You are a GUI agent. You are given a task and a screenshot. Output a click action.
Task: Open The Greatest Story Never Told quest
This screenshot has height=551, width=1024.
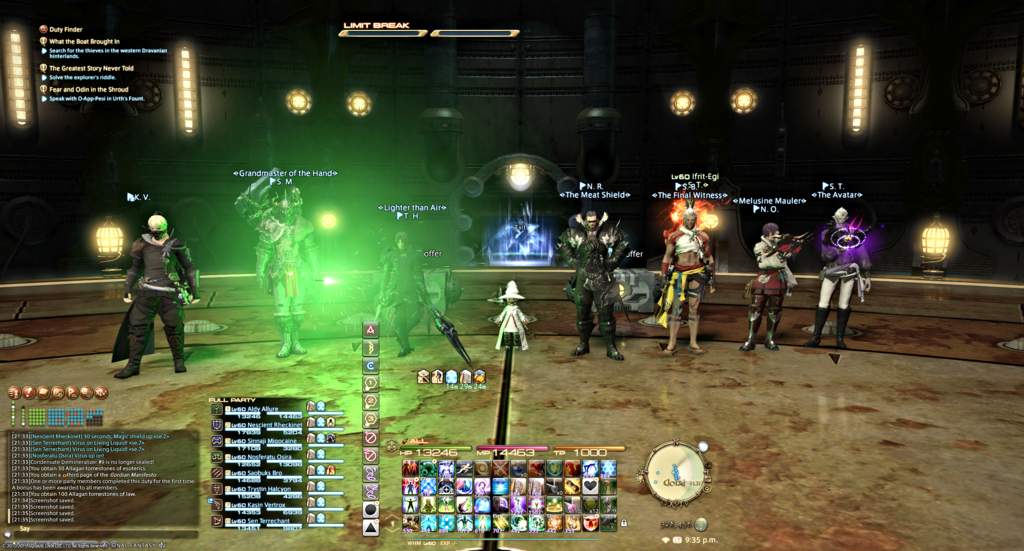click(91, 68)
